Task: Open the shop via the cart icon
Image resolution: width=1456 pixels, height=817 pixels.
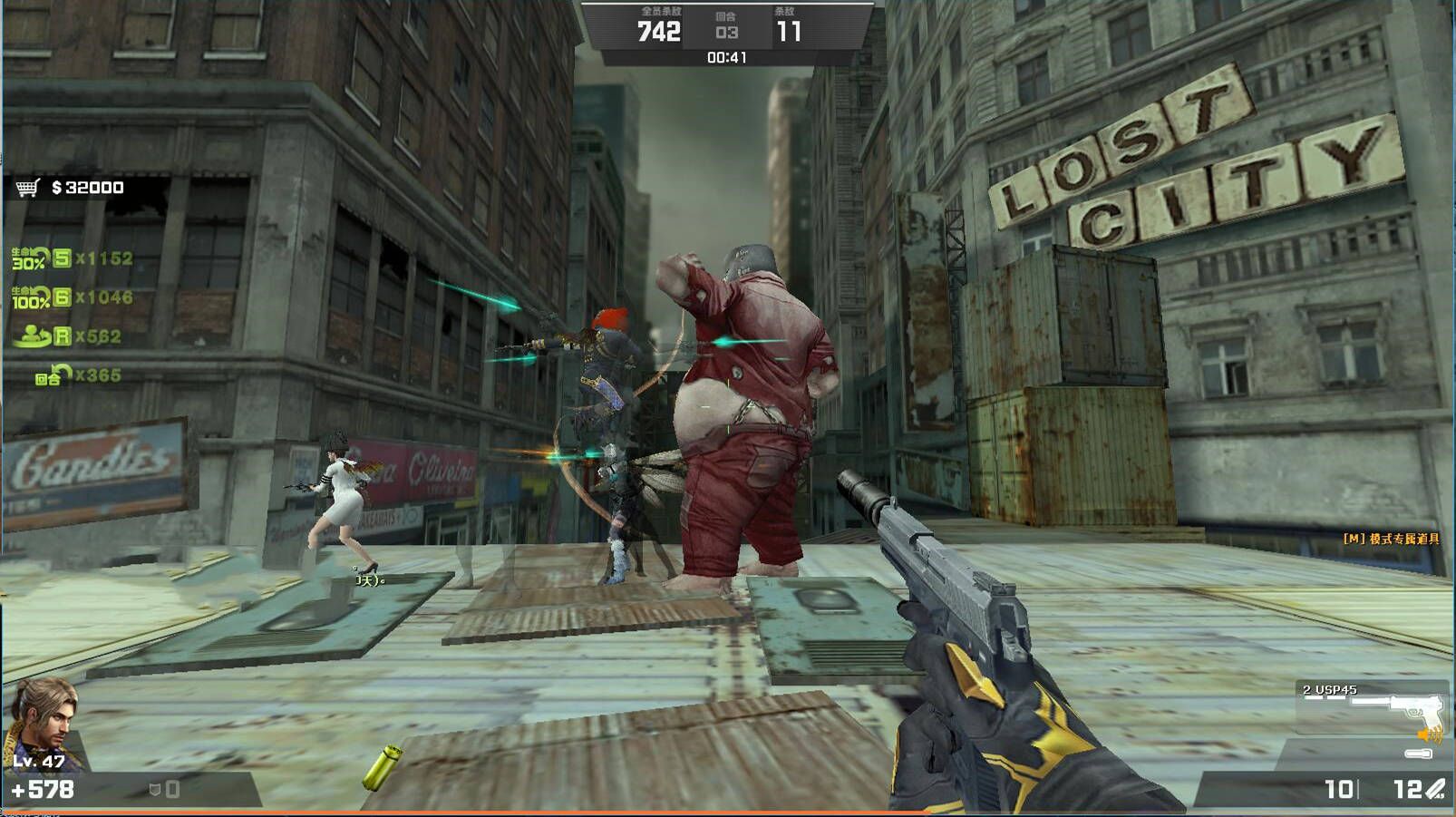Action: click(x=28, y=188)
